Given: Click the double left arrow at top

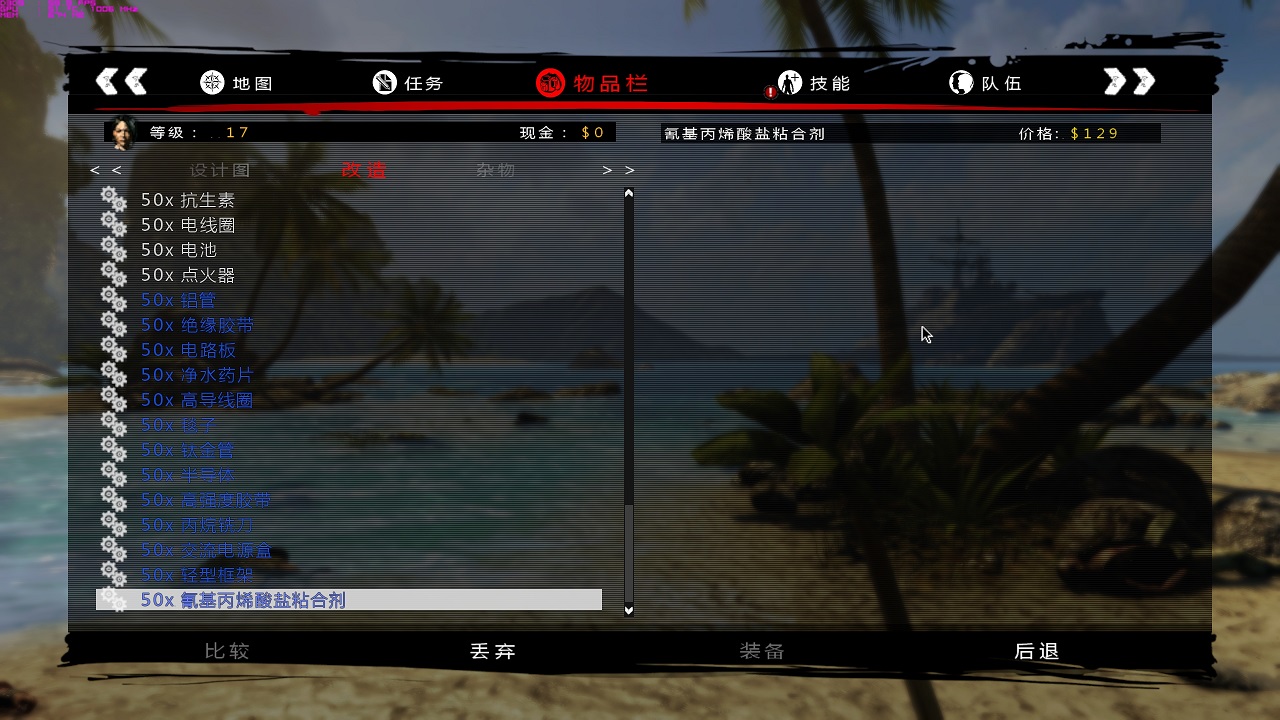Looking at the screenshot, I should pos(121,82).
